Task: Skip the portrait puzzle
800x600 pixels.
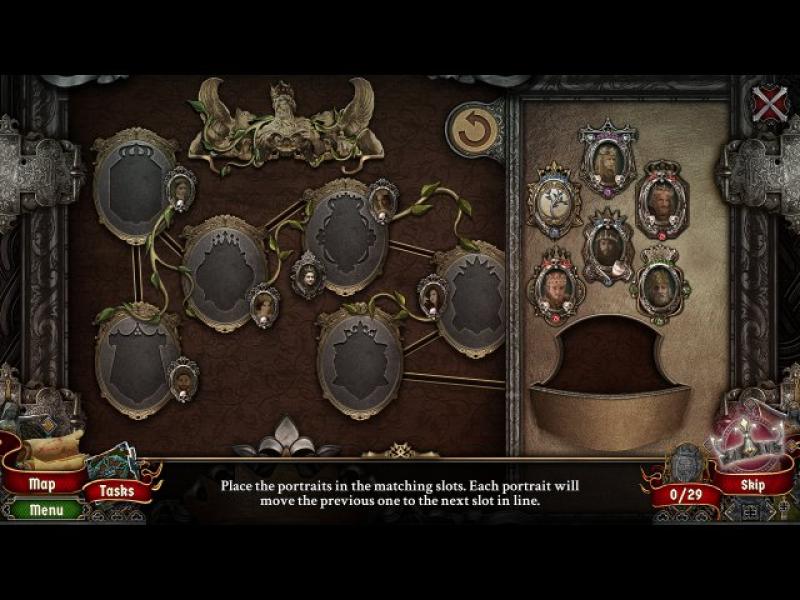Action: pyautogui.click(x=752, y=486)
